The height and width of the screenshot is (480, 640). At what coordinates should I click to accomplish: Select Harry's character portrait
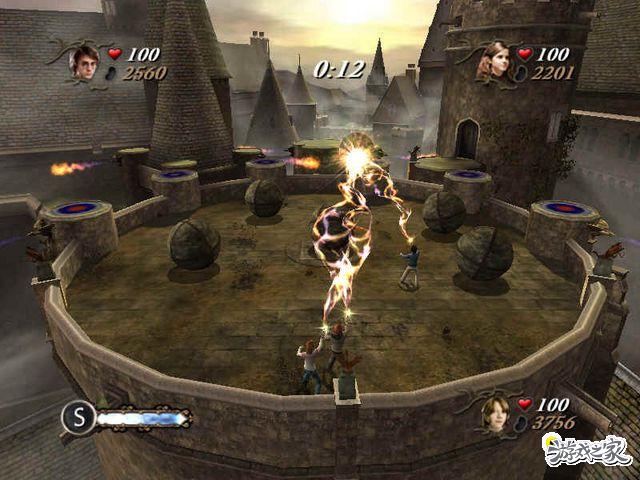point(83,62)
